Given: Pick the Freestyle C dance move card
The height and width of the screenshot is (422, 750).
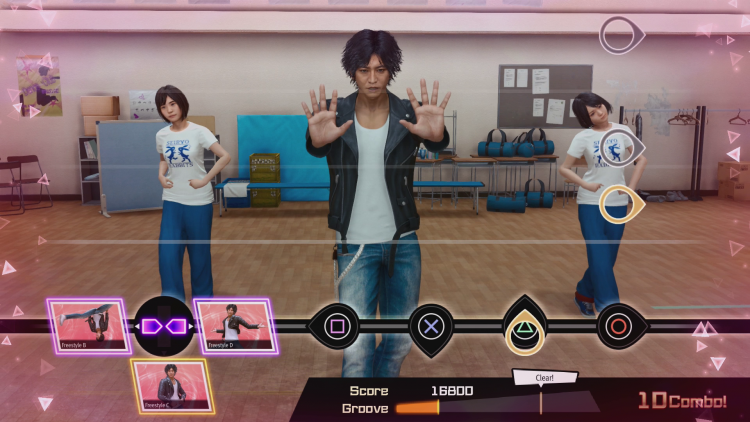Looking at the screenshot, I should [x=171, y=386].
